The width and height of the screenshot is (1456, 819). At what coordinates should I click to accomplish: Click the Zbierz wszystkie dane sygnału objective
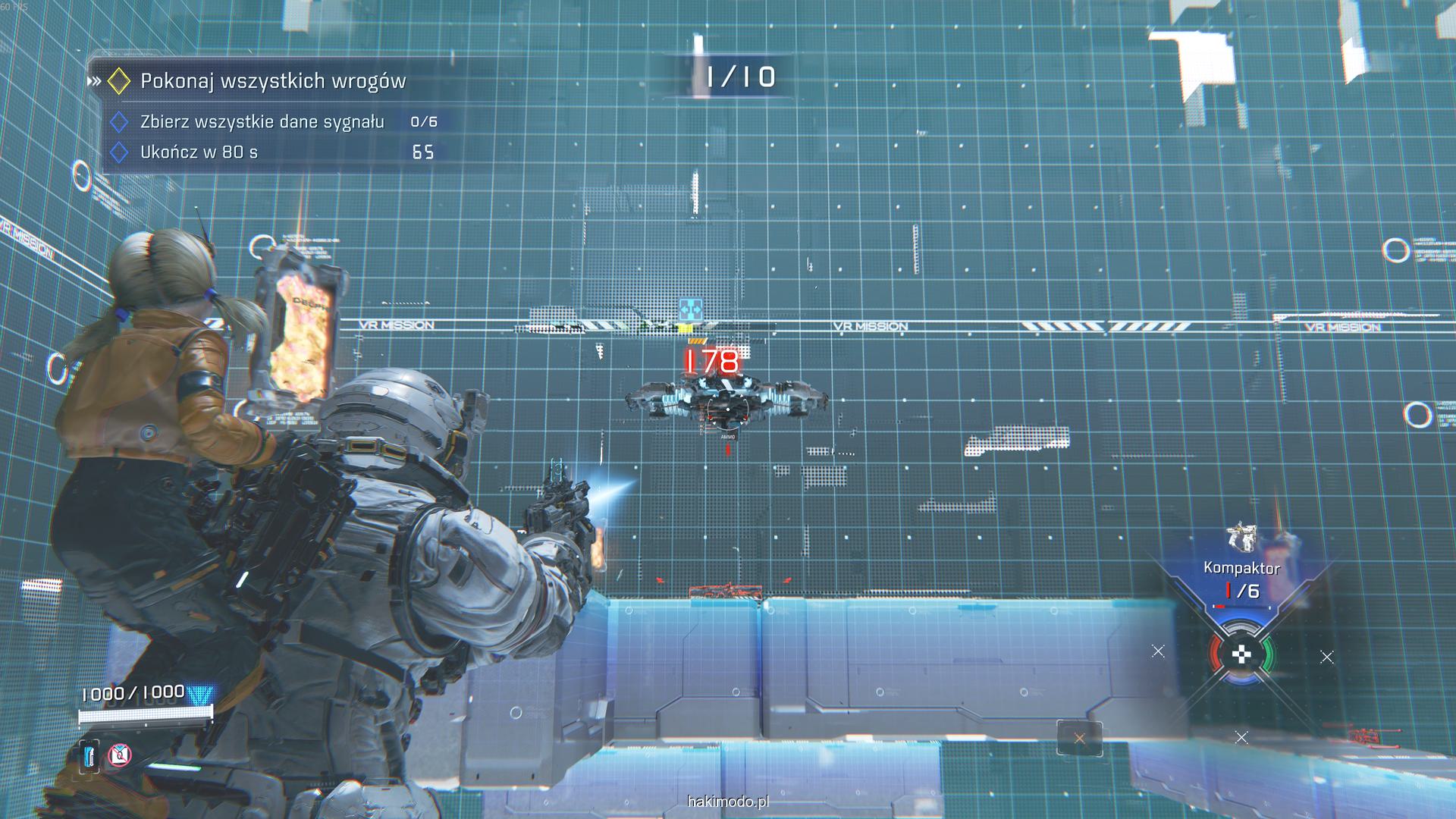pyautogui.click(x=262, y=122)
